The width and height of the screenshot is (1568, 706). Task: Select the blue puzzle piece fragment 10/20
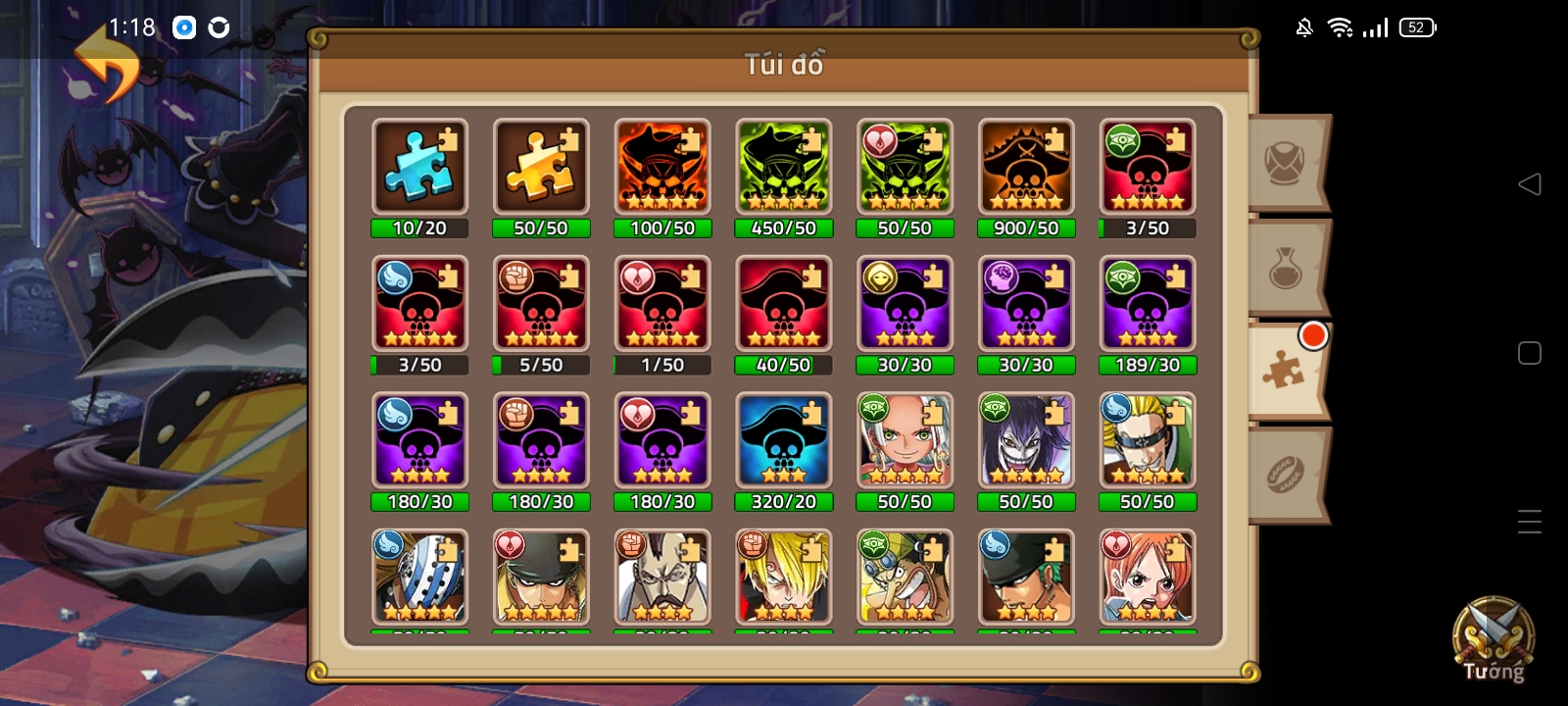(419, 165)
